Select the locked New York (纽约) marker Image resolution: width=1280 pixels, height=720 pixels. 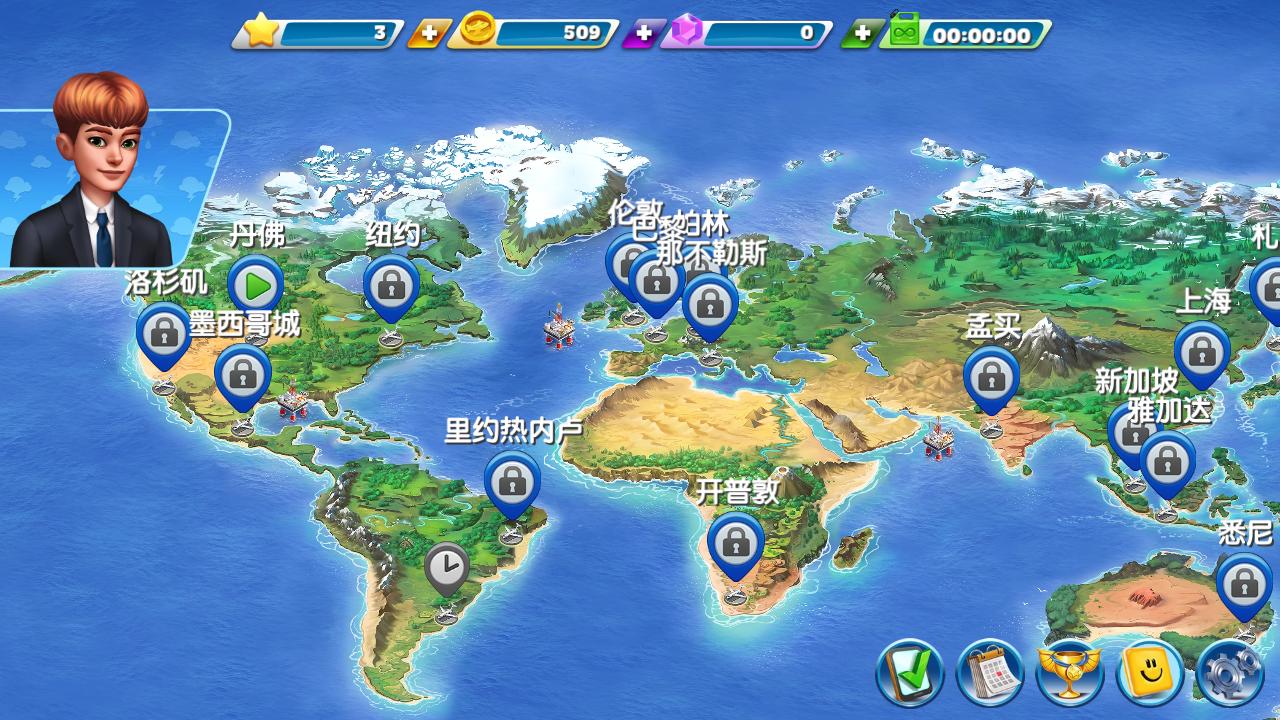pos(391,286)
